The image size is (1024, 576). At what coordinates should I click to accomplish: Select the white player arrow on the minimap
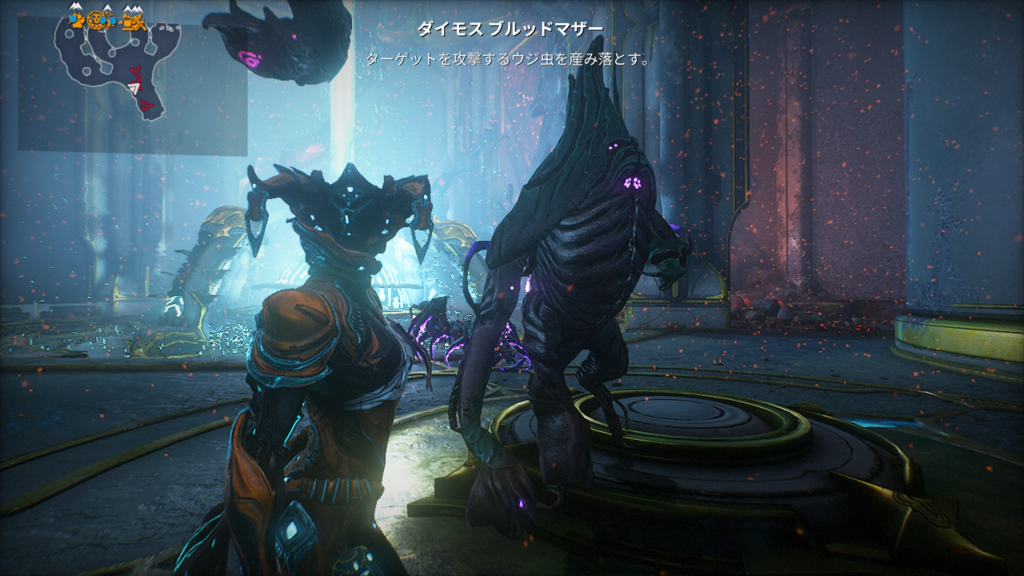132,88
